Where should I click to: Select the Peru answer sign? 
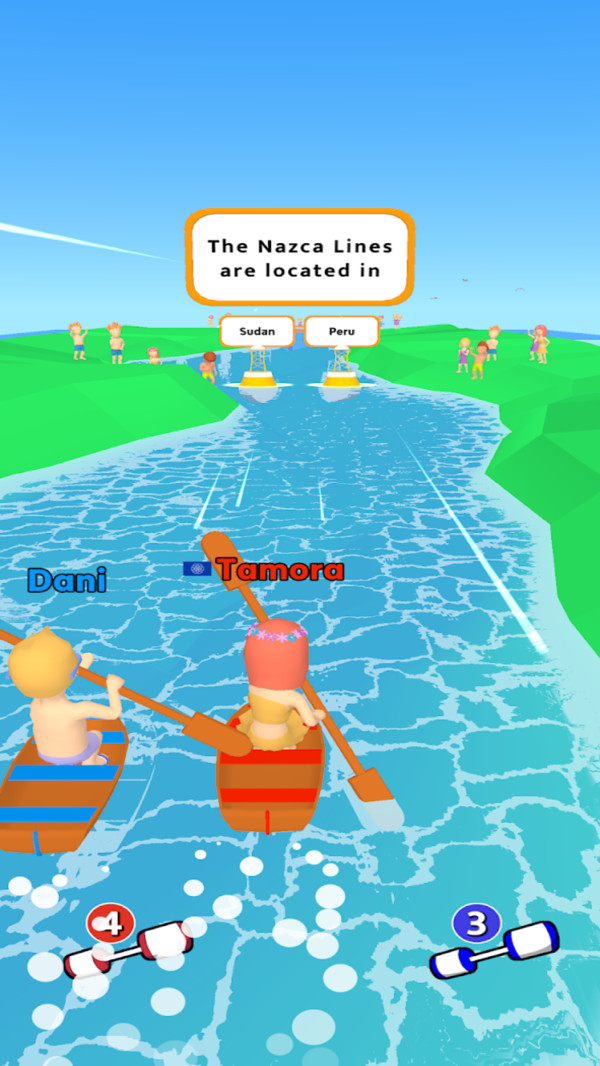(342, 331)
